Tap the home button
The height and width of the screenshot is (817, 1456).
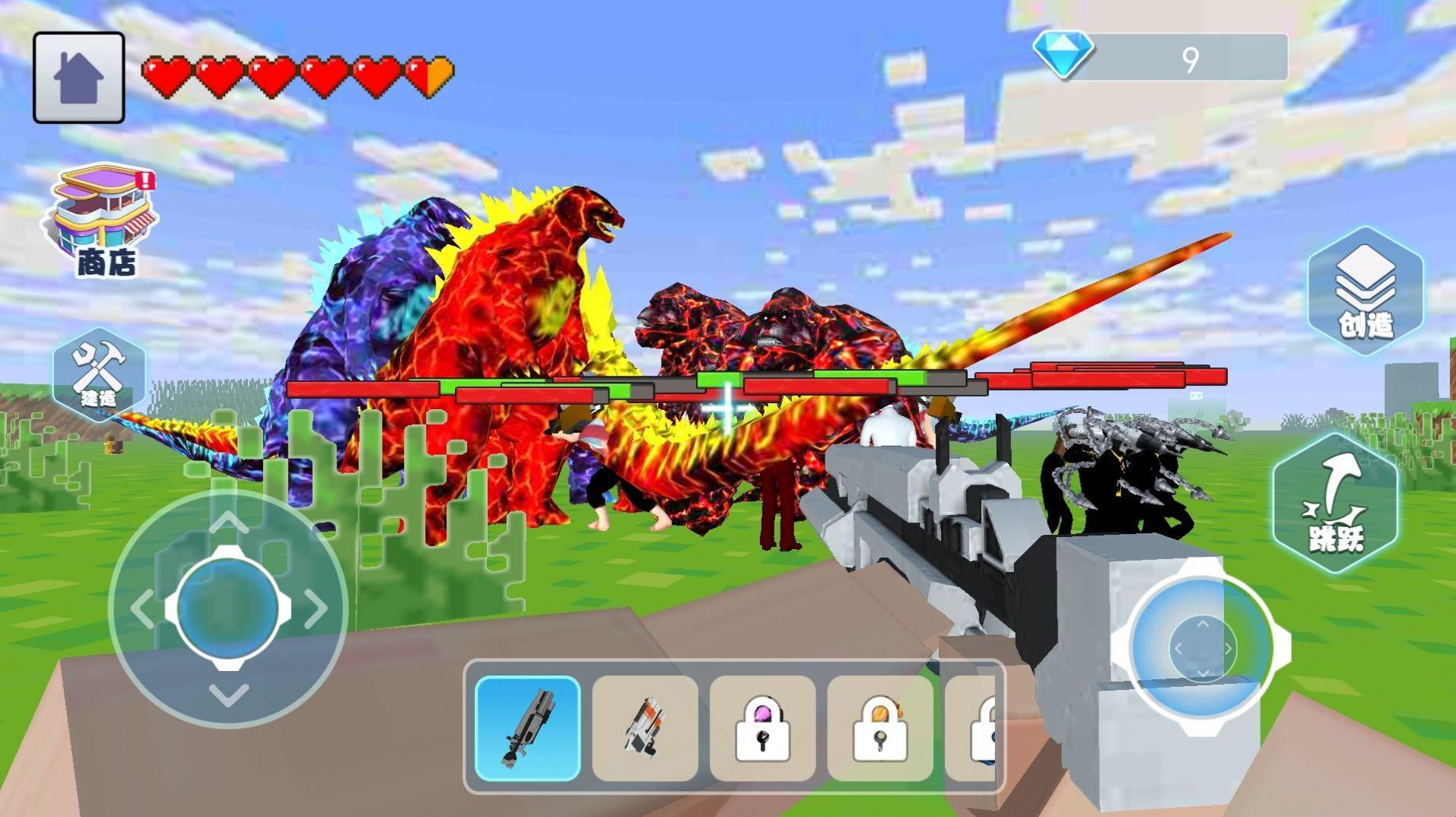pyautogui.click(x=78, y=78)
